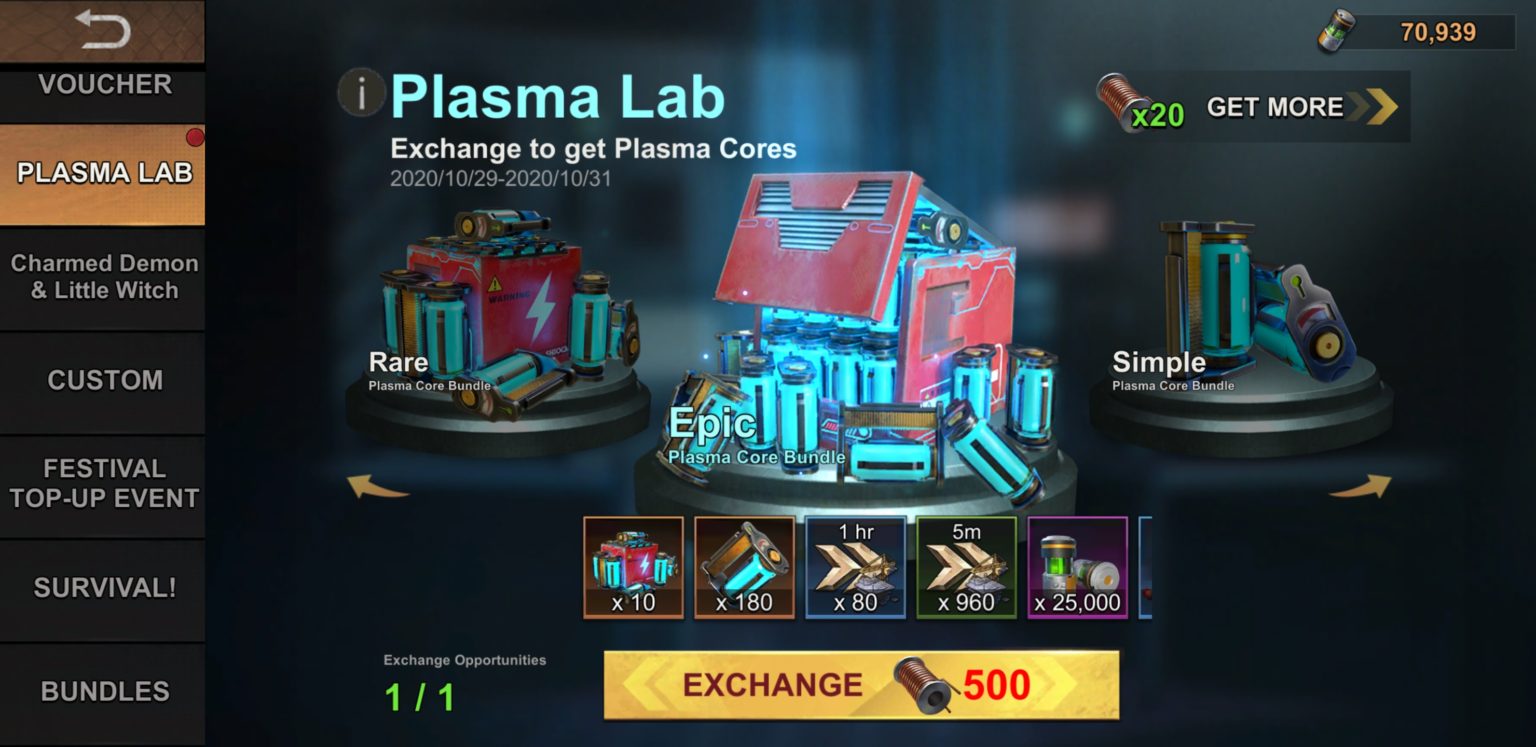The image size is (1536, 747).
Task: Tap the back arrow in top left corner
Action: pos(101,30)
